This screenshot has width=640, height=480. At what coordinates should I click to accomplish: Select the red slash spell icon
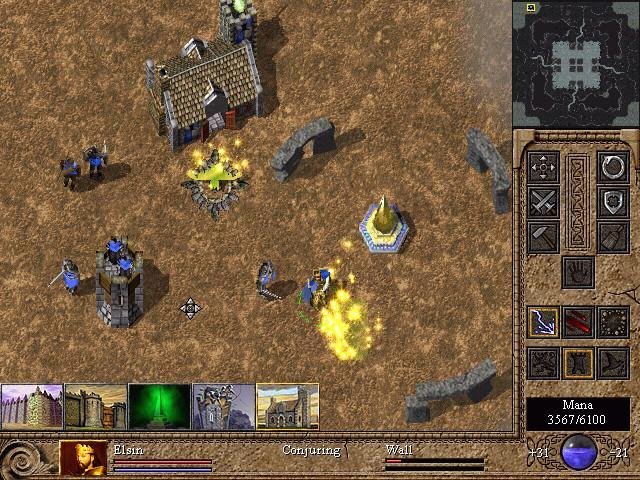[578, 322]
